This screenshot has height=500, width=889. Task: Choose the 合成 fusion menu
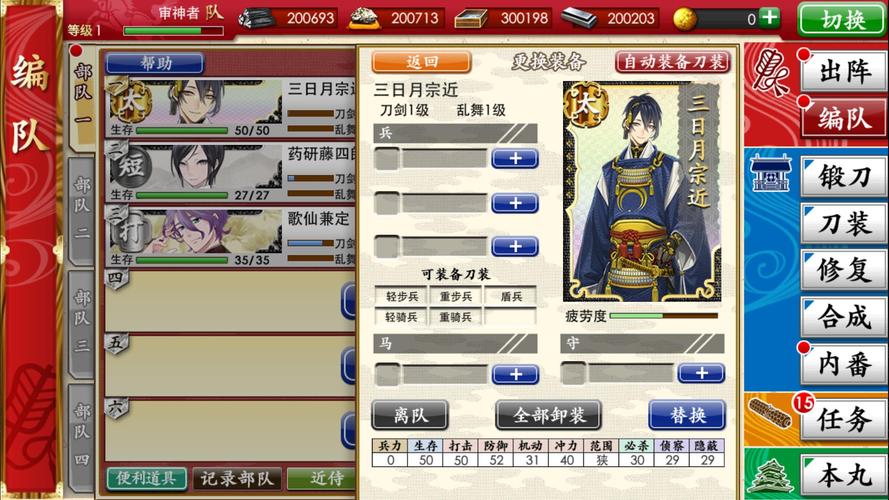(843, 318)
